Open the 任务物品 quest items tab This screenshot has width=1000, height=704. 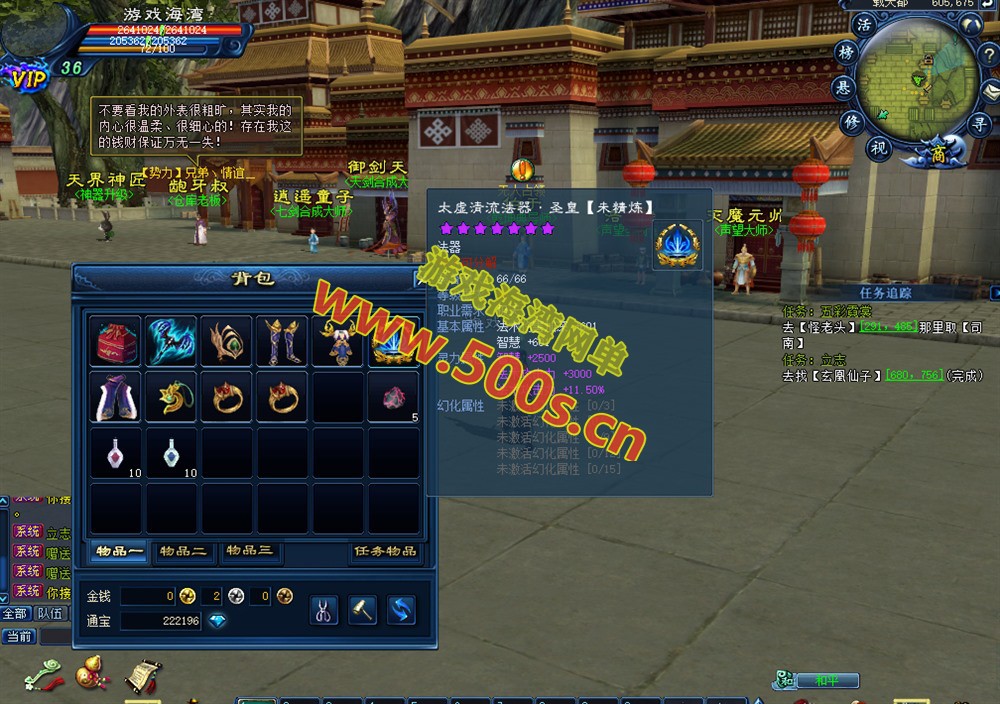[x=385, y=551]
